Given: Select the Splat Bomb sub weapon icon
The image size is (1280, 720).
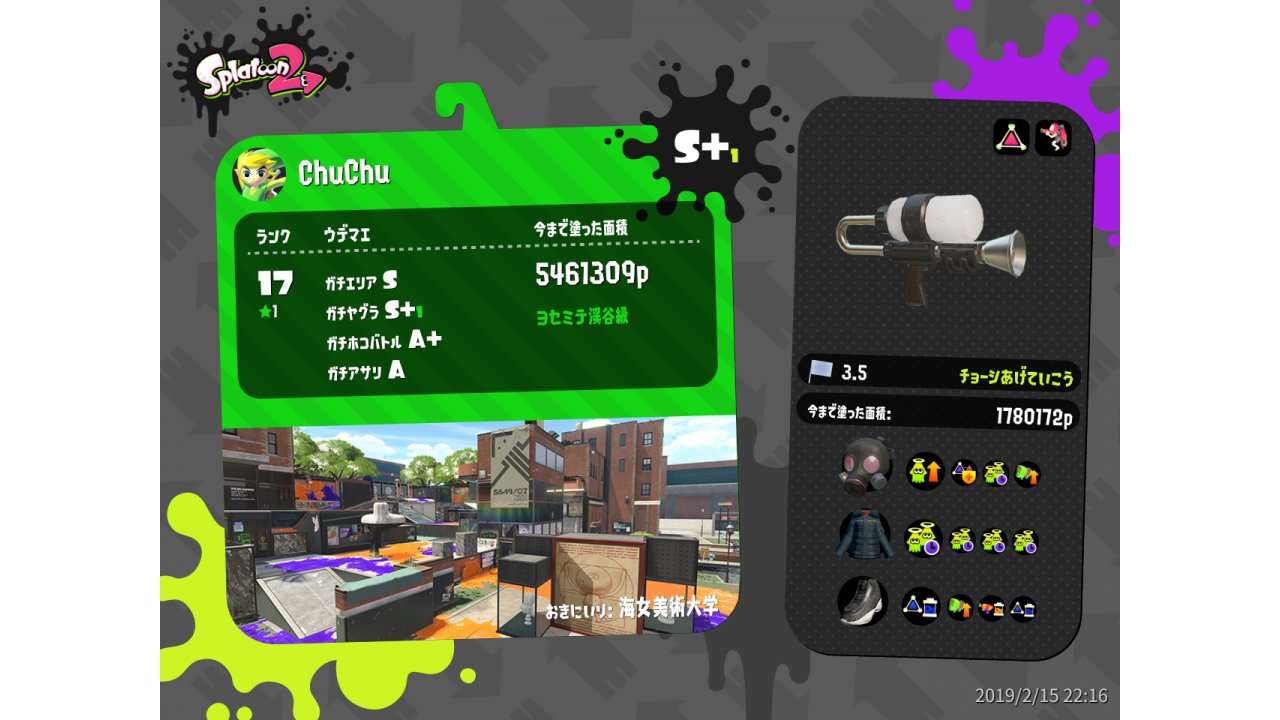Looking at the screenshot, I should [x=1011, y=137].
